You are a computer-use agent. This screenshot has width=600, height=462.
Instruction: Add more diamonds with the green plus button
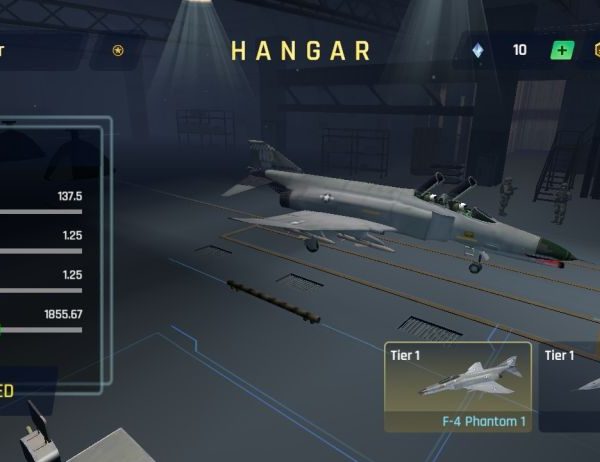[x=563, y=50]
